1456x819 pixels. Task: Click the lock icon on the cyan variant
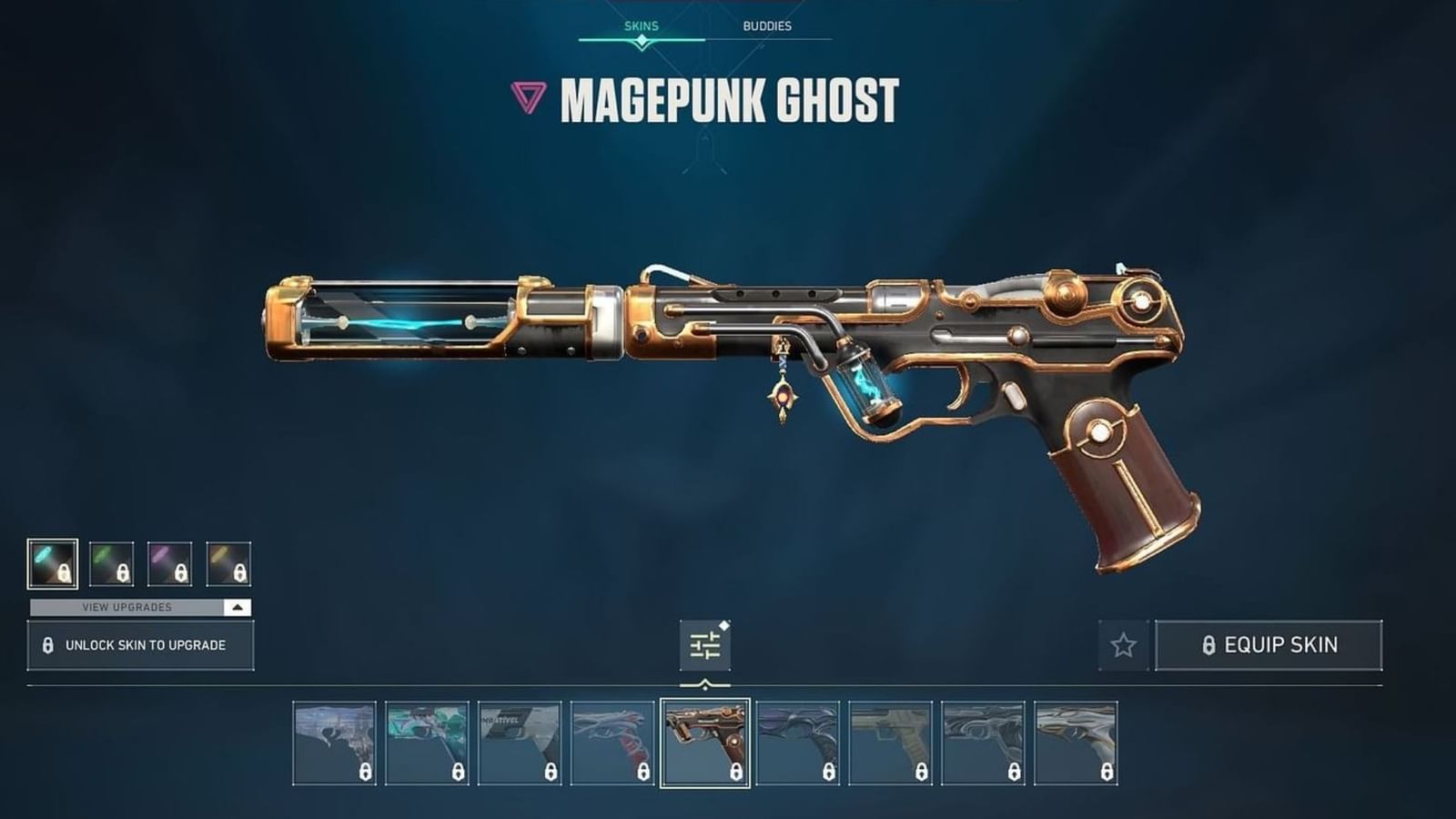click(x=64, y=571)
